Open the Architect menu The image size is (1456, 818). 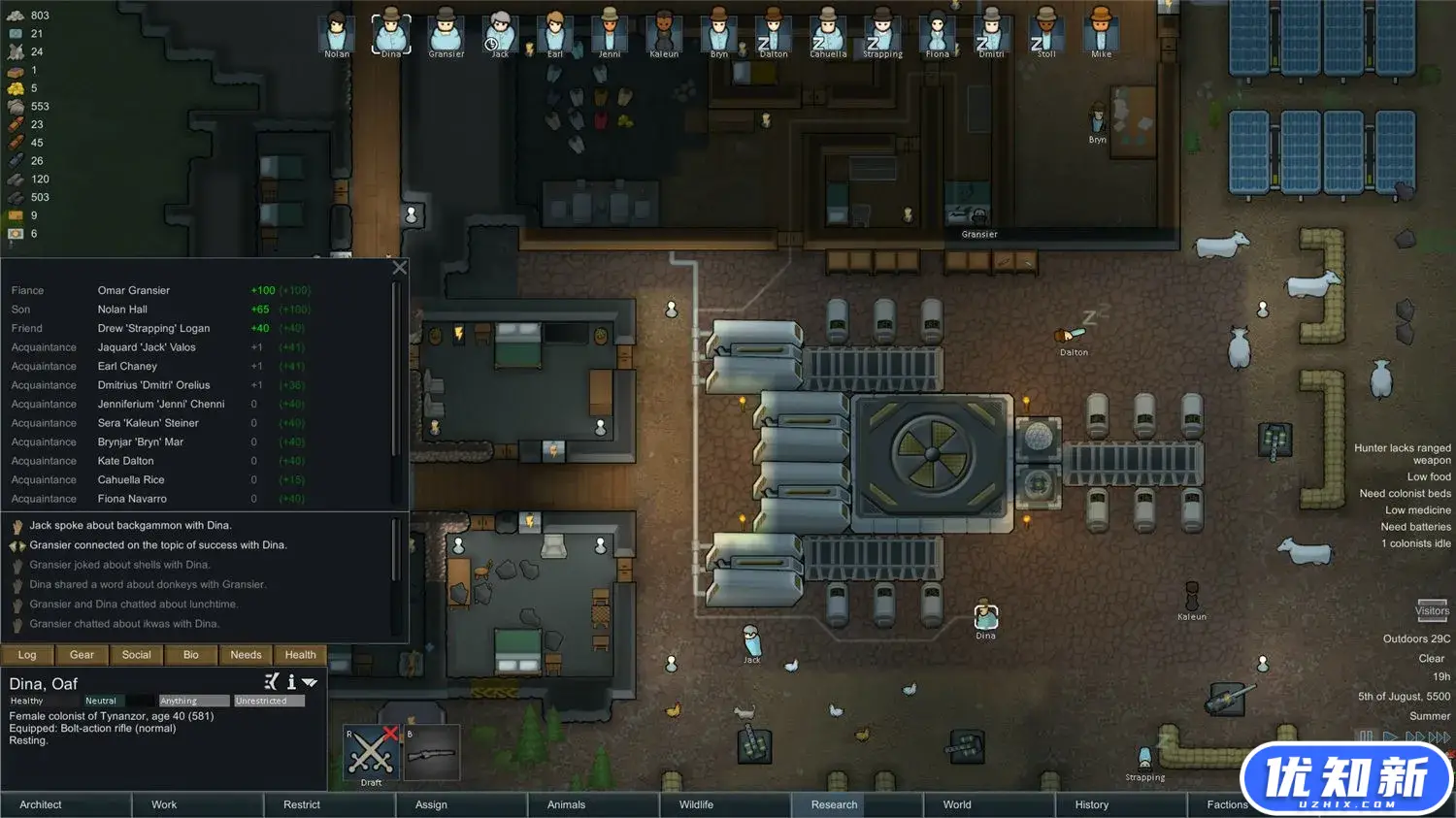click(x=41, y=804)
